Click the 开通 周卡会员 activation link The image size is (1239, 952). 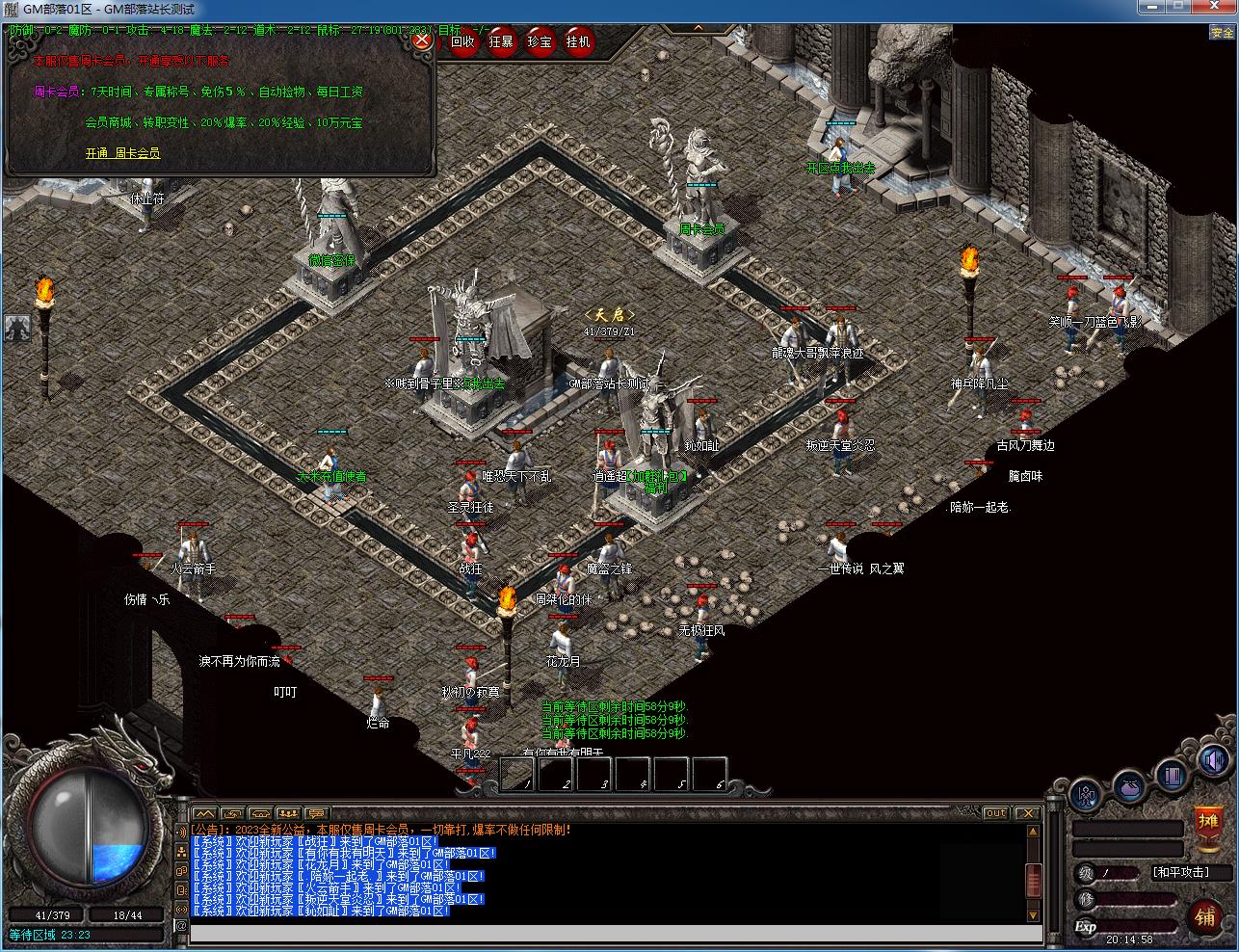pos(122,153)
